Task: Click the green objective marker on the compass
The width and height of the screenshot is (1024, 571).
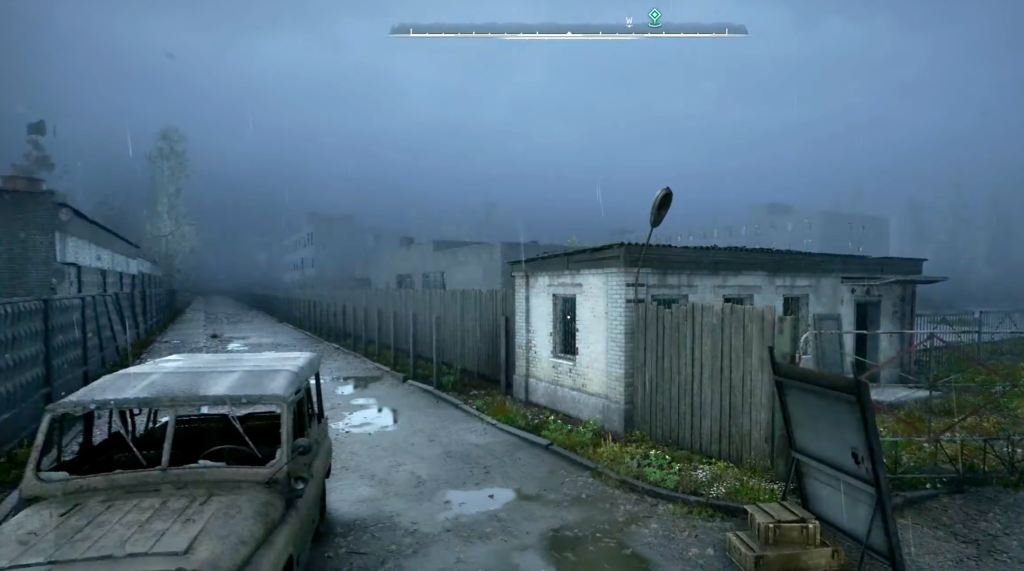Action: (654, 16)
